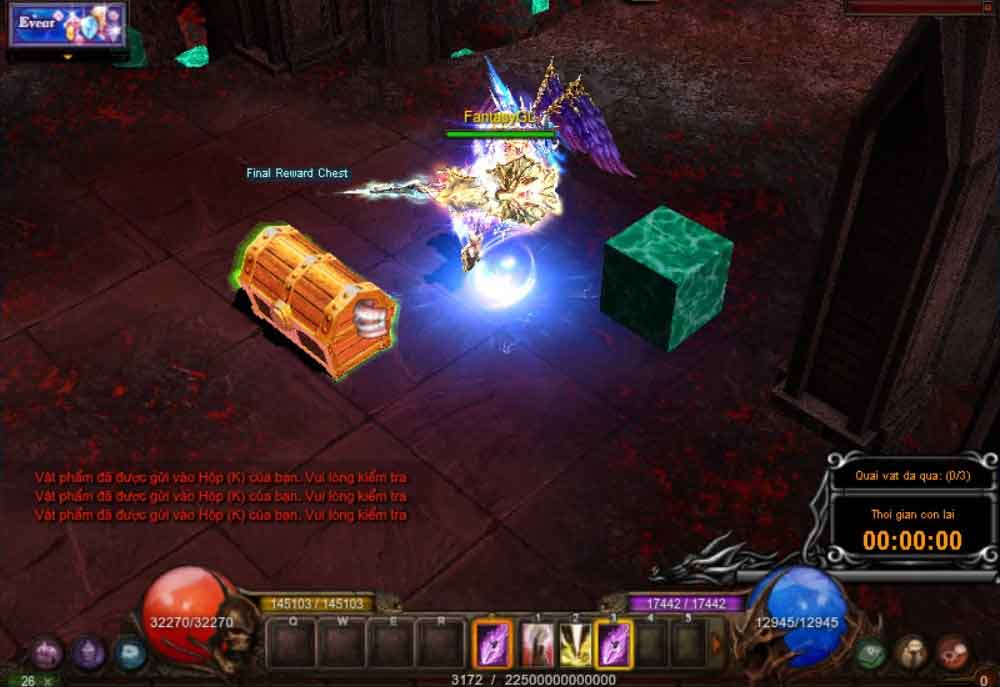
Task: Open the Event banner
Action: [68, 25]
